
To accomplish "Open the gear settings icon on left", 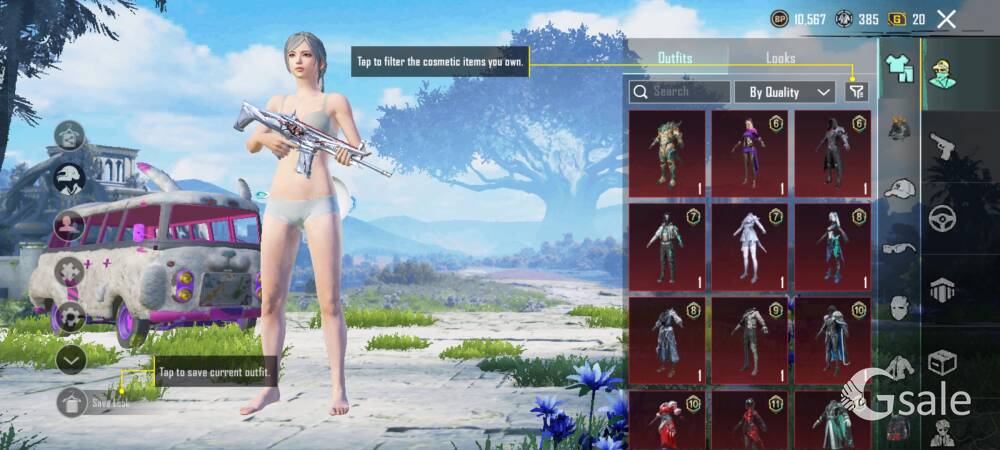I will [x=70, y=317].
